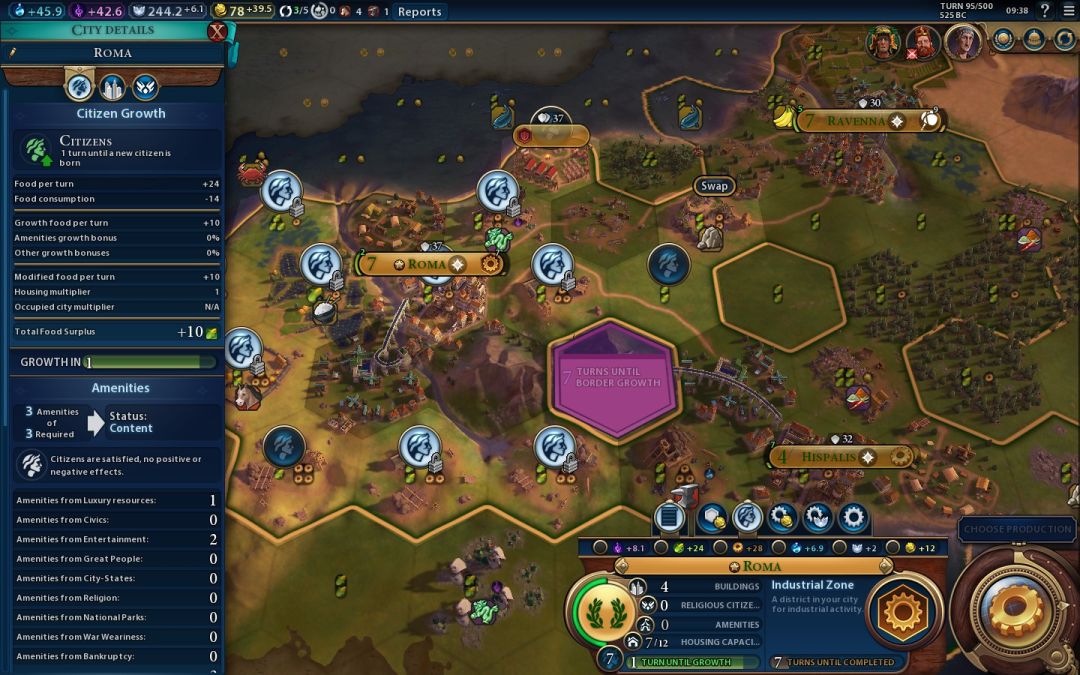Screen dimensions: 1080x675
Task: Close the City Details panel
Action: (217, 31)
